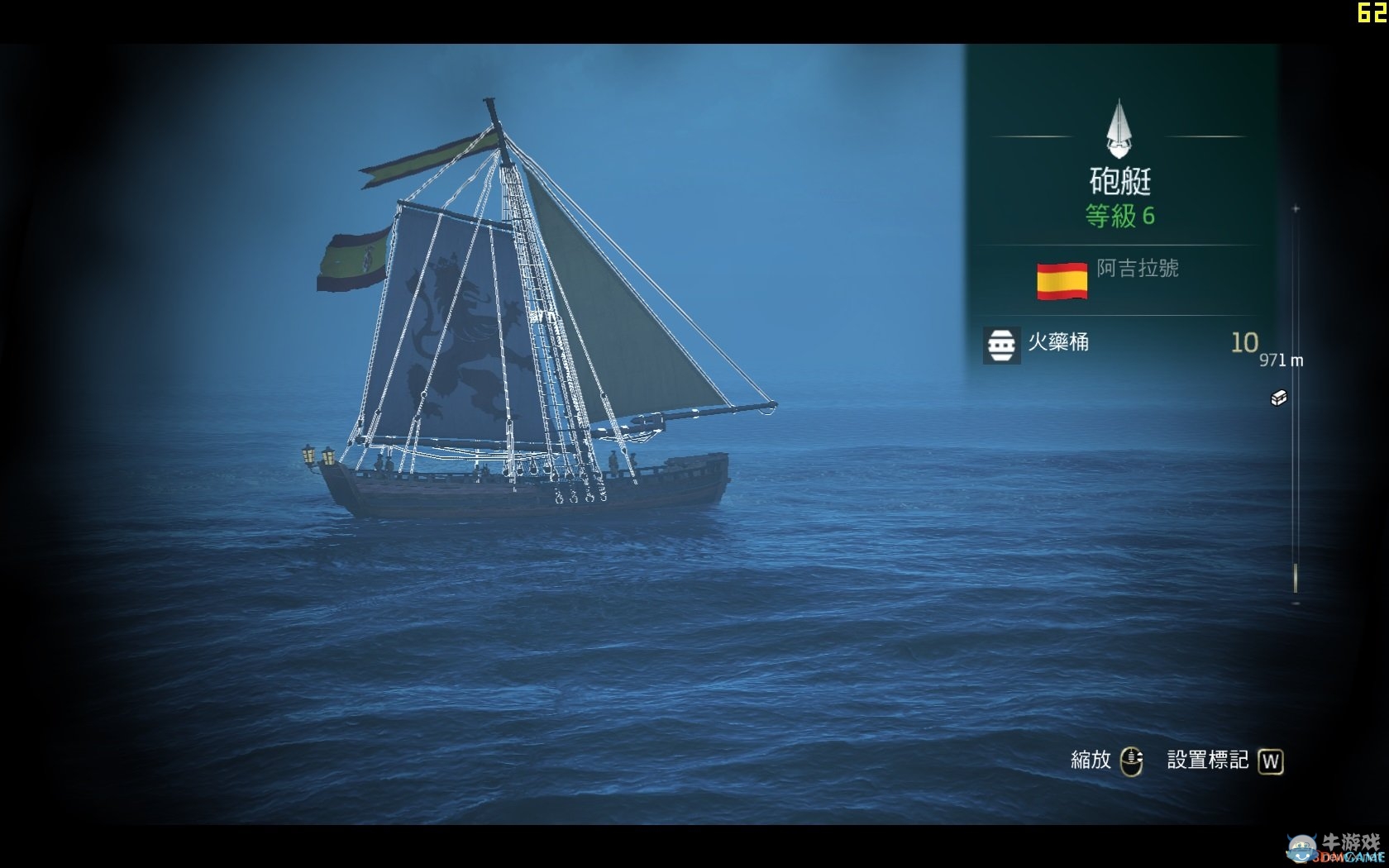Click the vertical spyglass zoom gauge

1296,405
